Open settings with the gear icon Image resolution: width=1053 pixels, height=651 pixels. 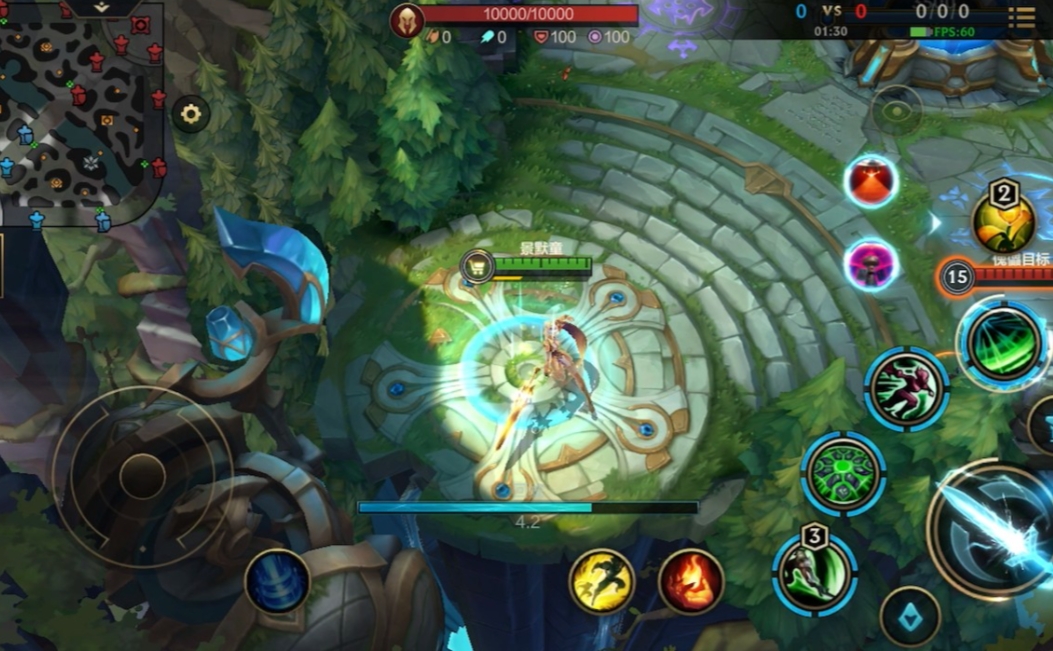tap(190, 114)
